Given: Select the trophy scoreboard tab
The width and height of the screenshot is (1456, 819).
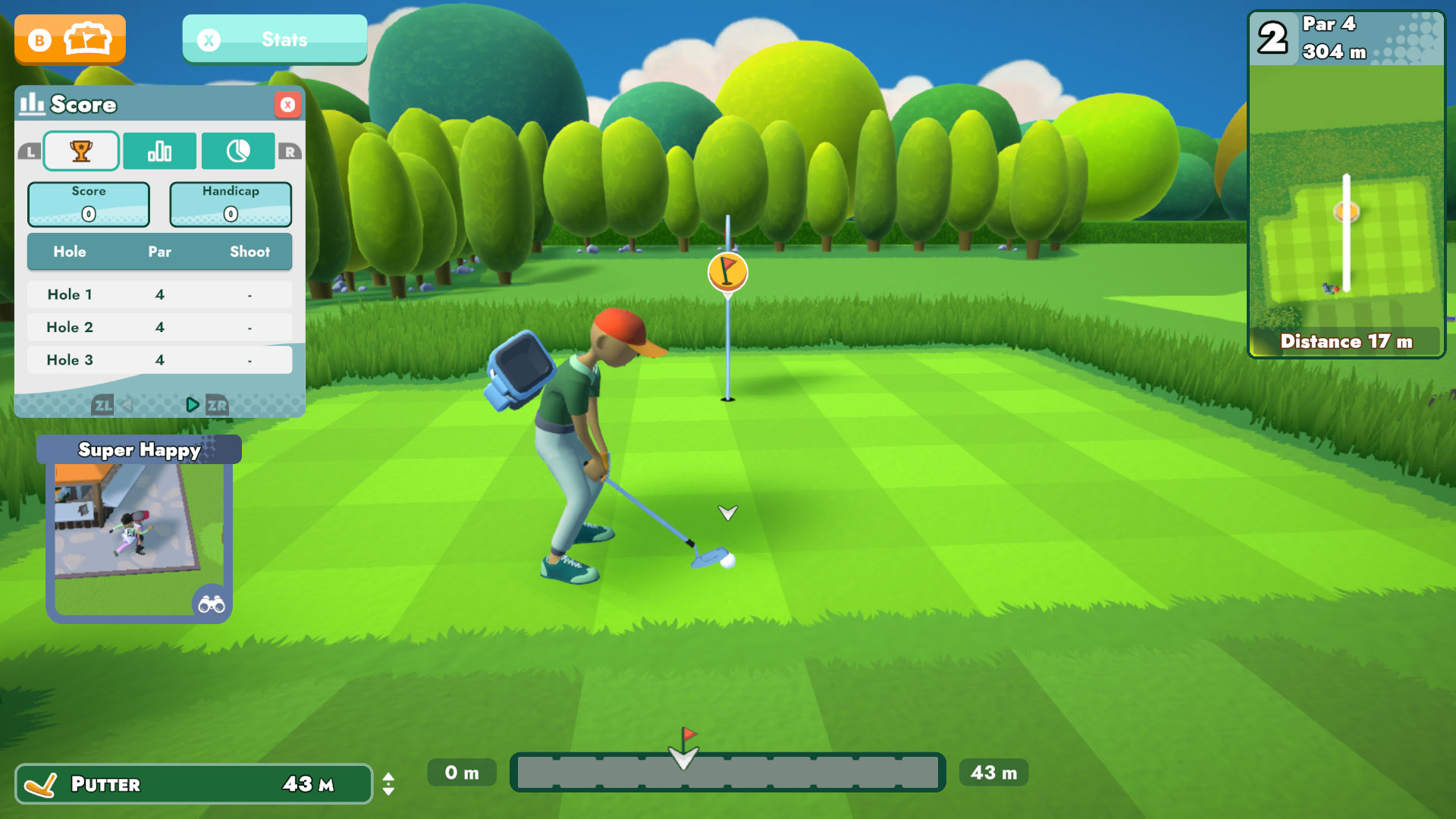Looking at the screenshot, I should (82, 151).
